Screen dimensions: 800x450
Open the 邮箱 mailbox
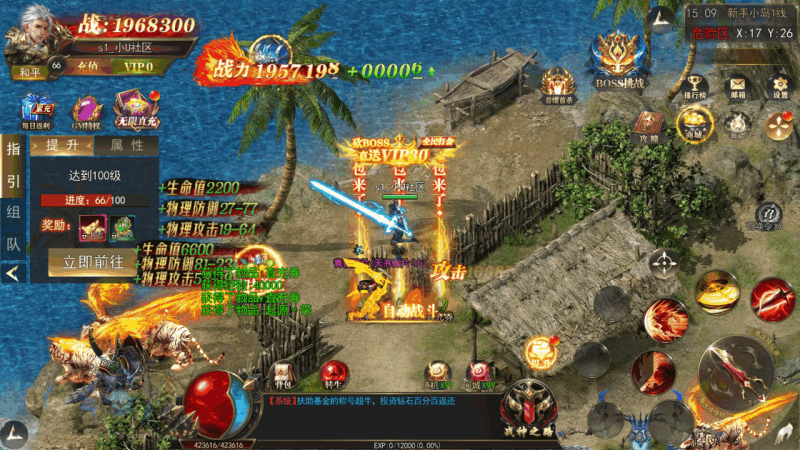coord(736,88)
